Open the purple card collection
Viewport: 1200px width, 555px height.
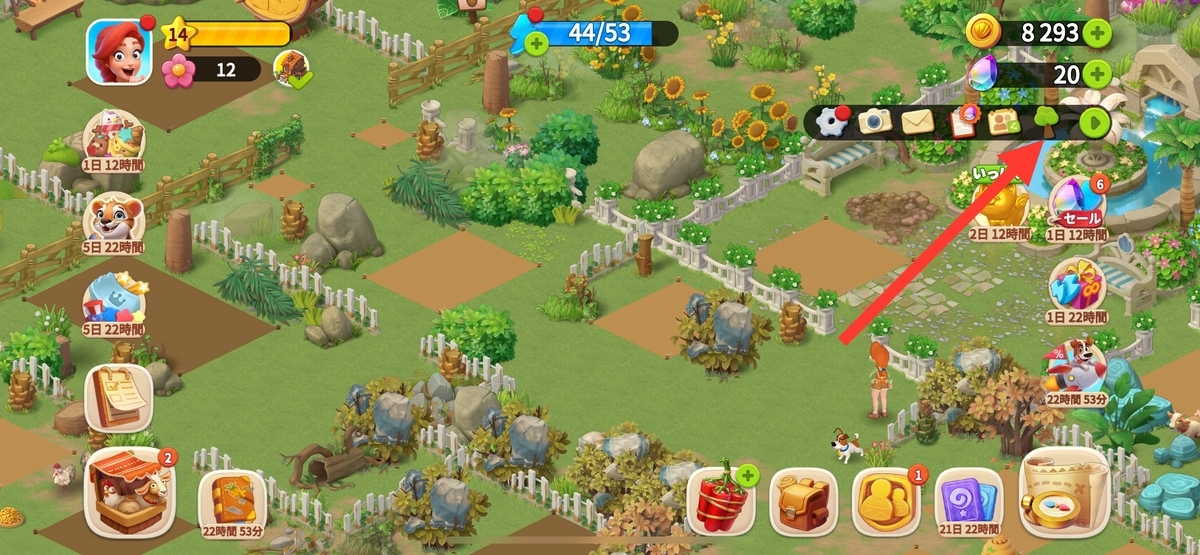click(x=968, y=498)
